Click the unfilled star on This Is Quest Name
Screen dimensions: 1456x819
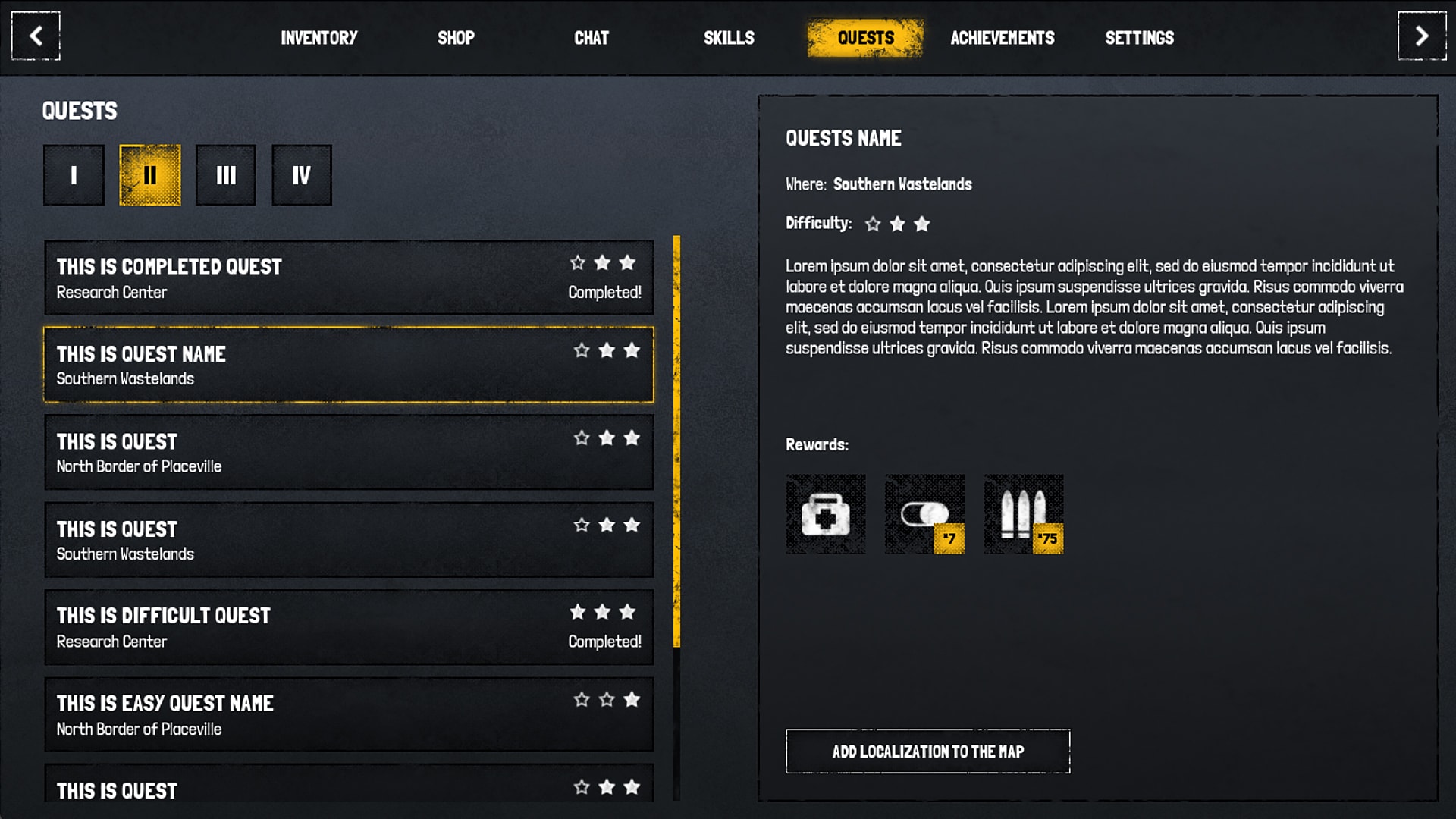[x=582, y=350]
